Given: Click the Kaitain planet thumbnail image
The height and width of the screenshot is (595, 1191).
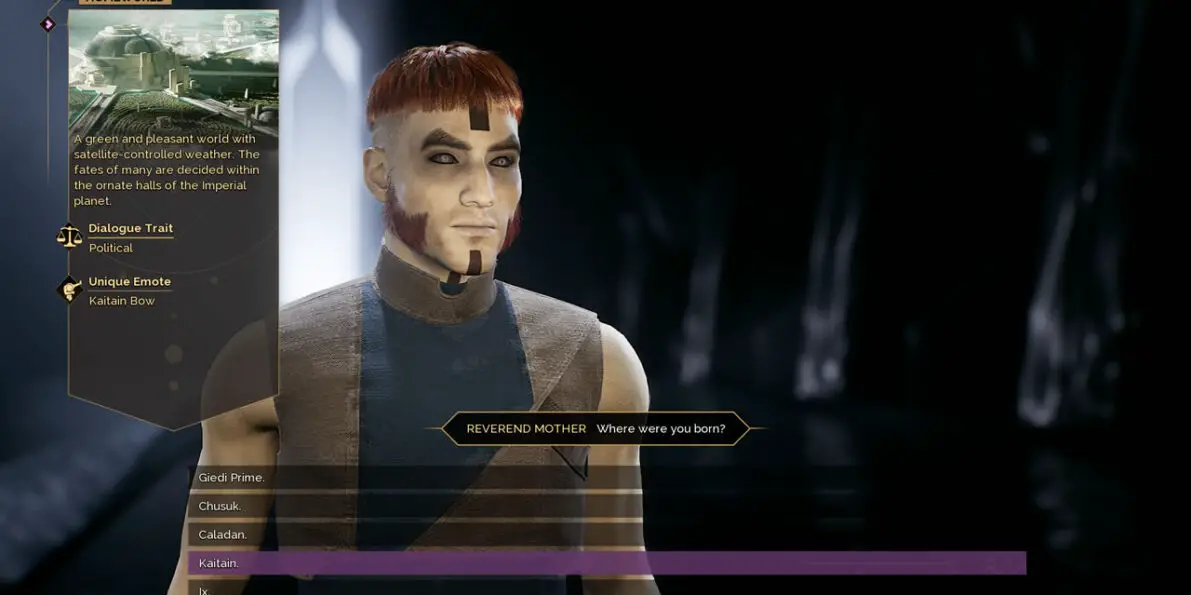Looking at the screenshot, I should tap(173, 70).
